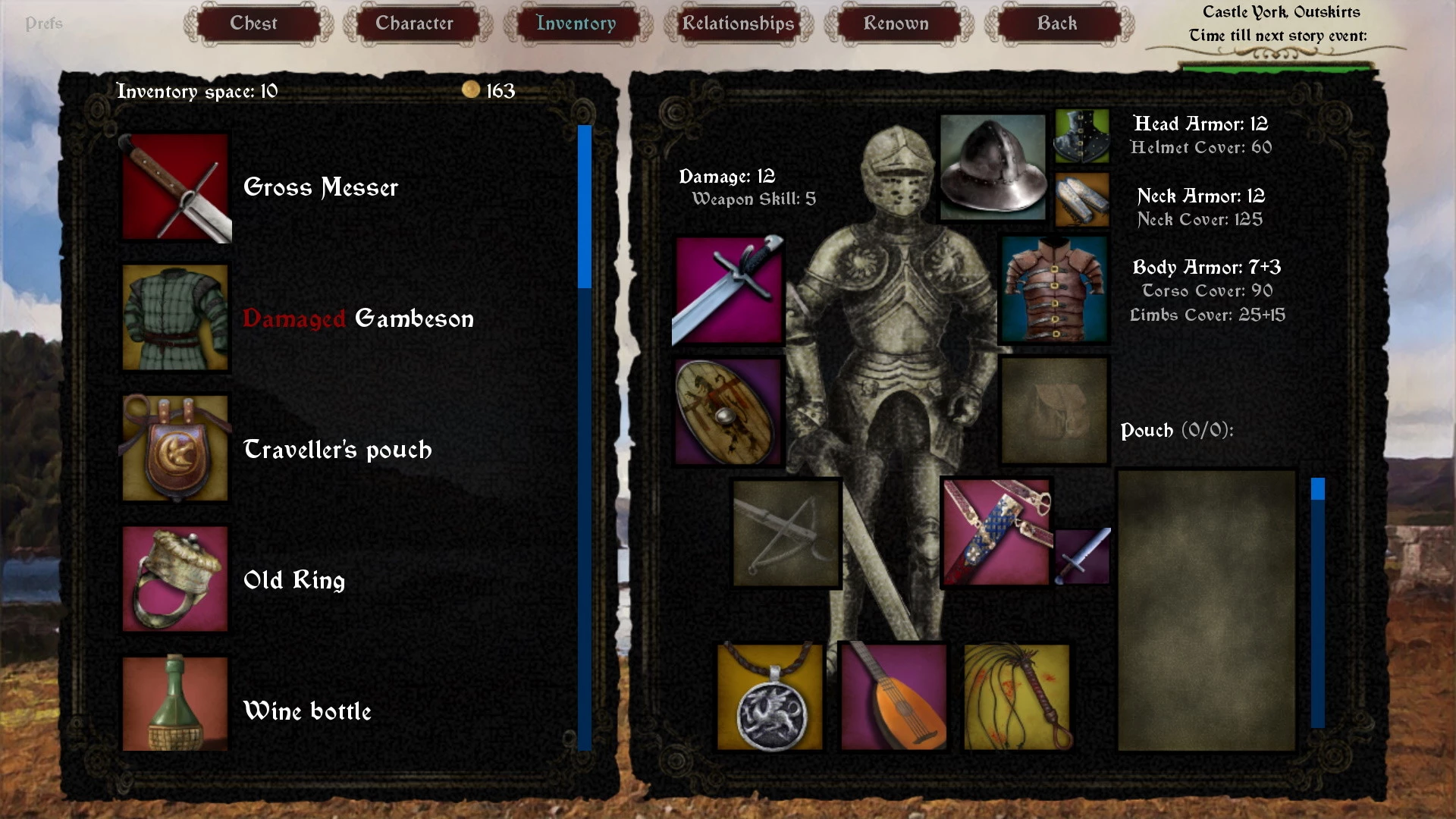Select the Inventory tab
The image size is (1456, 819).
[x=576, y=24]
